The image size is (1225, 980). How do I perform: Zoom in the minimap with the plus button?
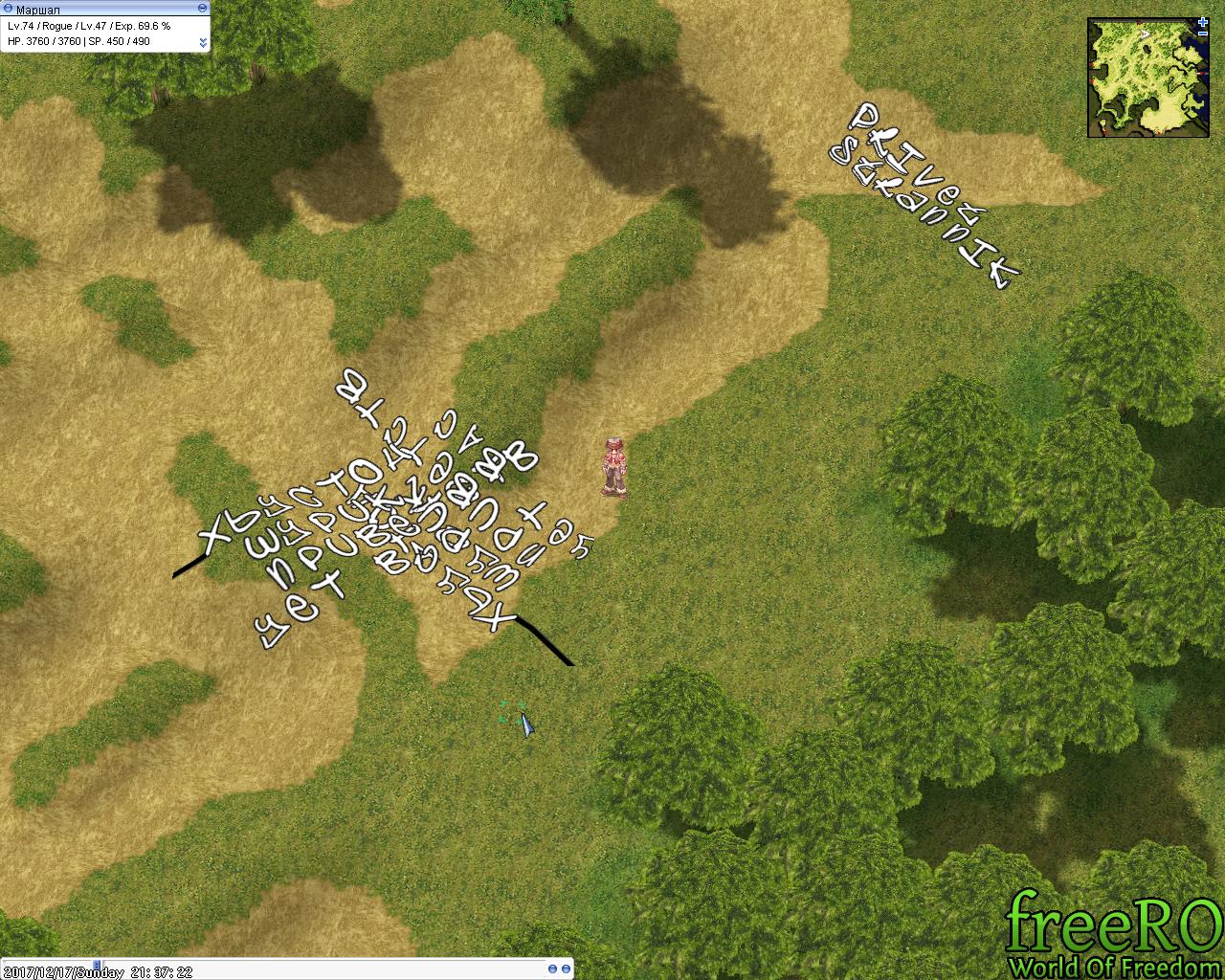pos(1202,21)
